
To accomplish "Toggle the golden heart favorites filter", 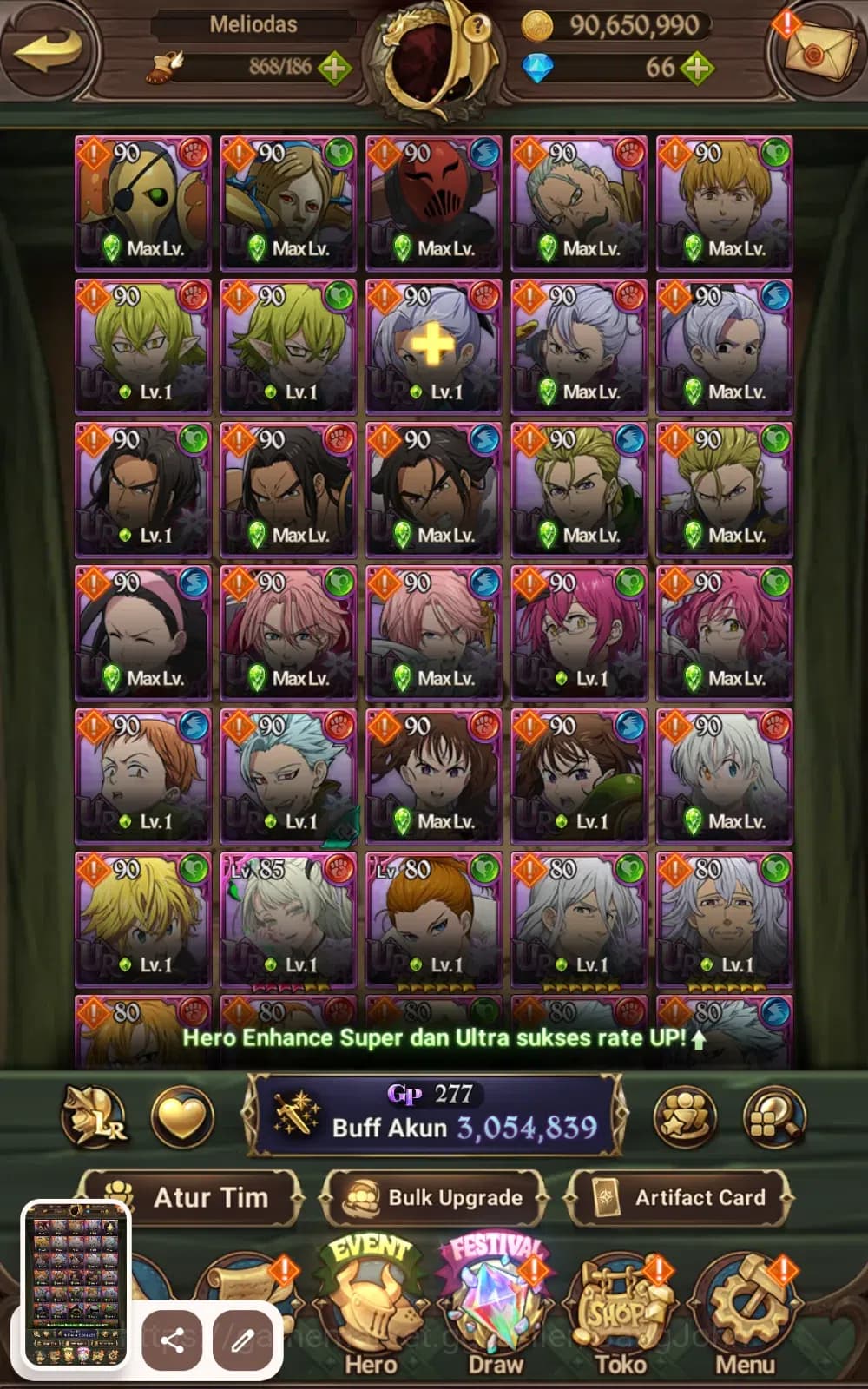I will pos(181,1117).
